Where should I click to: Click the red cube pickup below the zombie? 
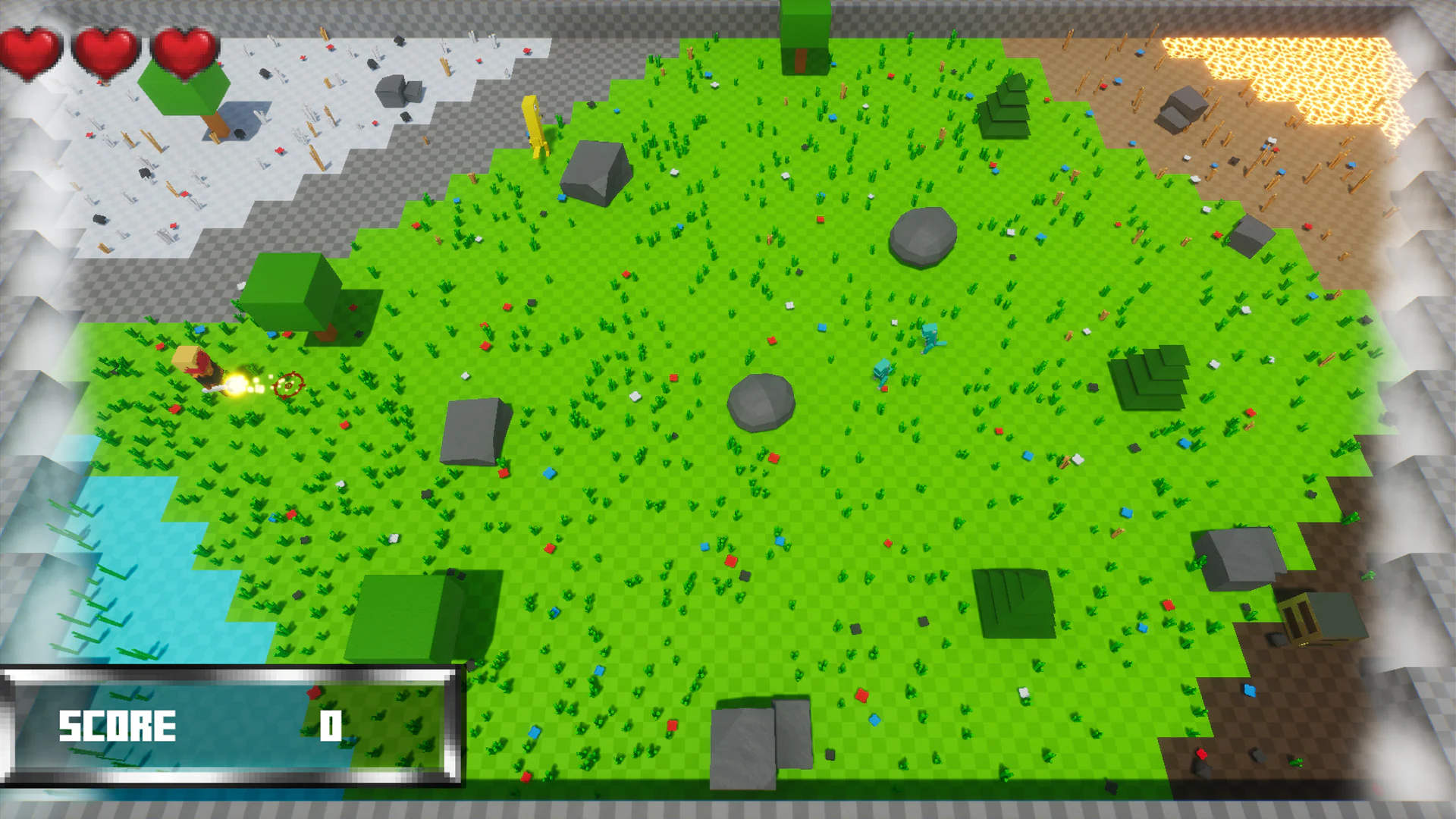886,388
